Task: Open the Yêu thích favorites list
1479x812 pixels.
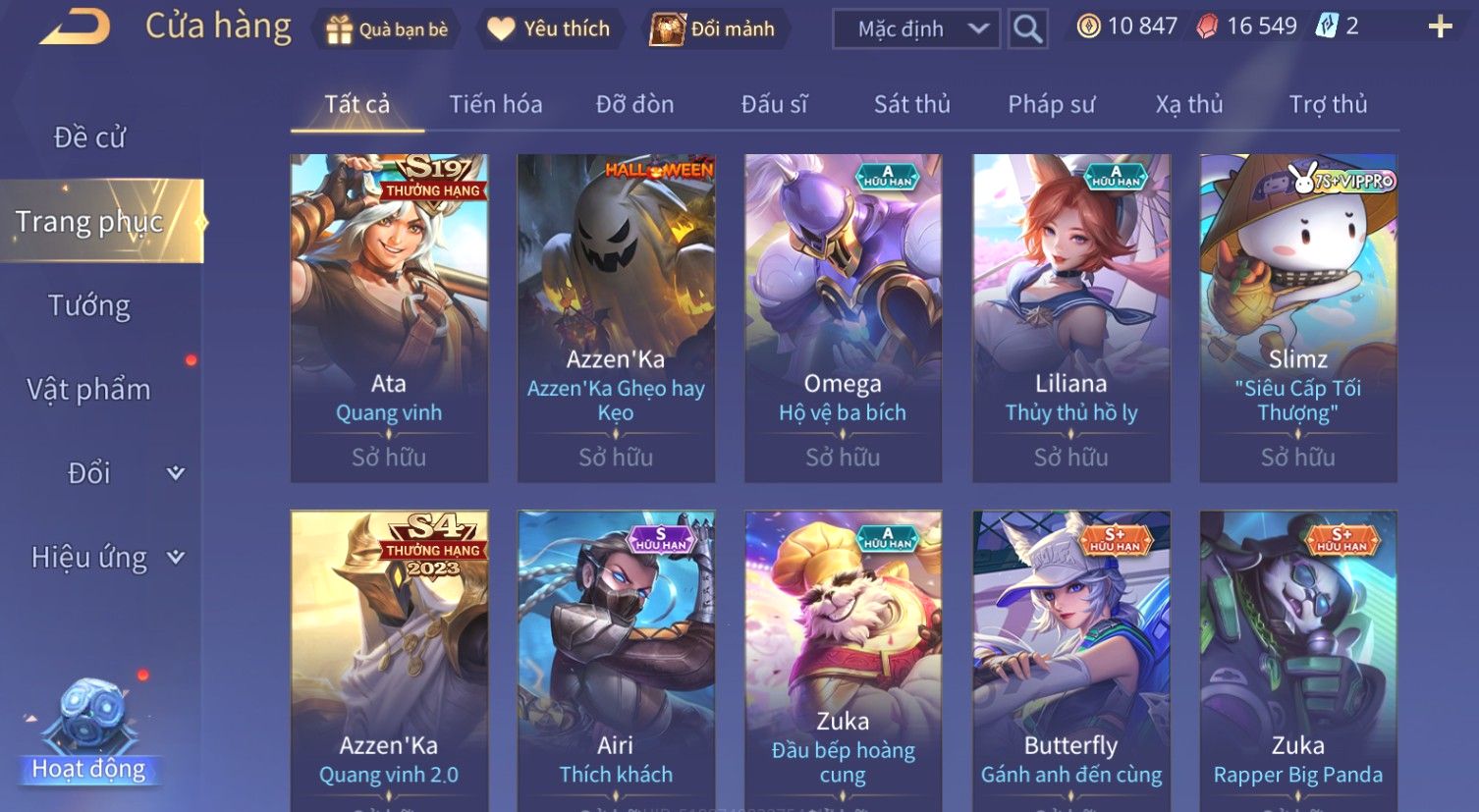Action: tap(549, 29)
